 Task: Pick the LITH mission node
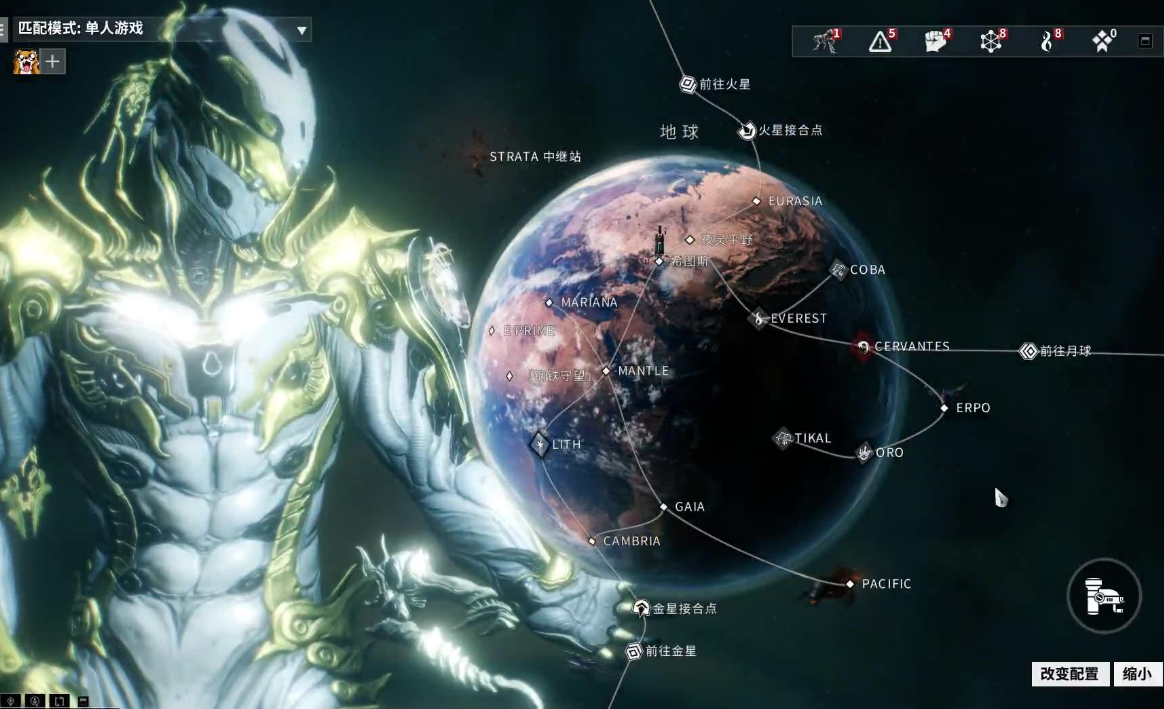[540, 444]
